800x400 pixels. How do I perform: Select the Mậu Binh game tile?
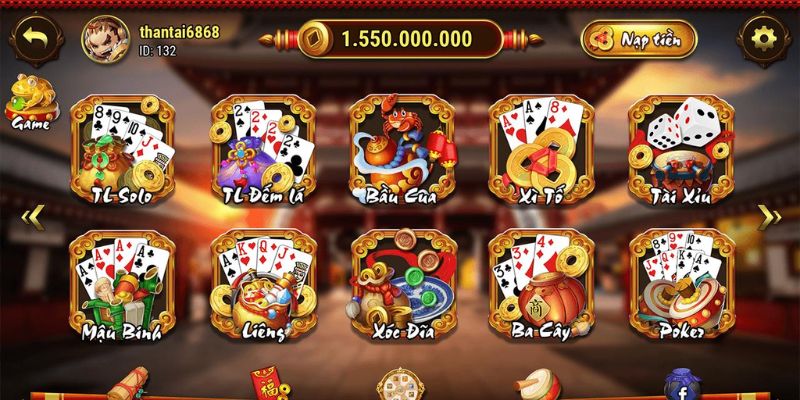123,285
